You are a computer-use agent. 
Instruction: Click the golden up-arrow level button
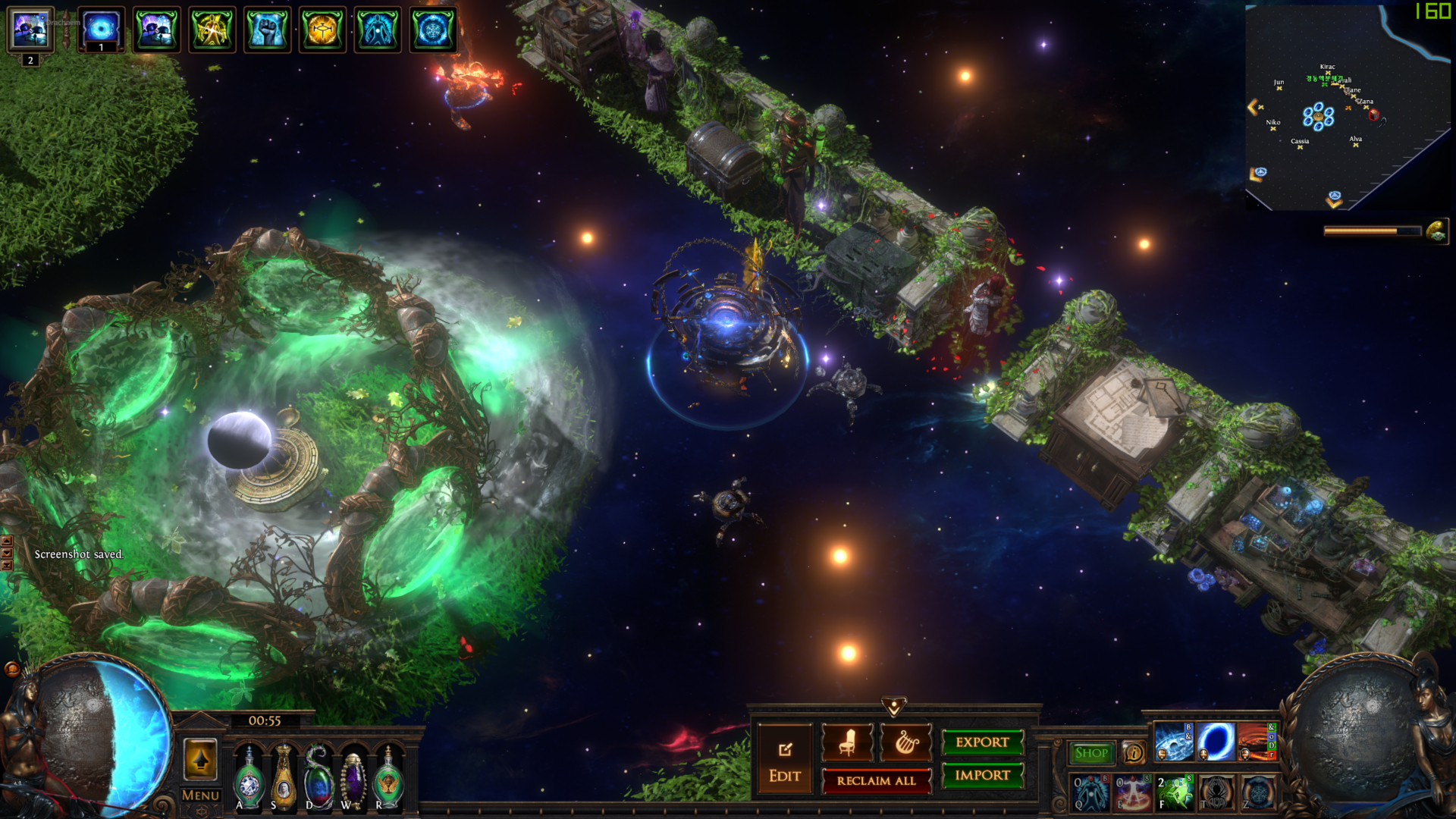pos(200,759)
